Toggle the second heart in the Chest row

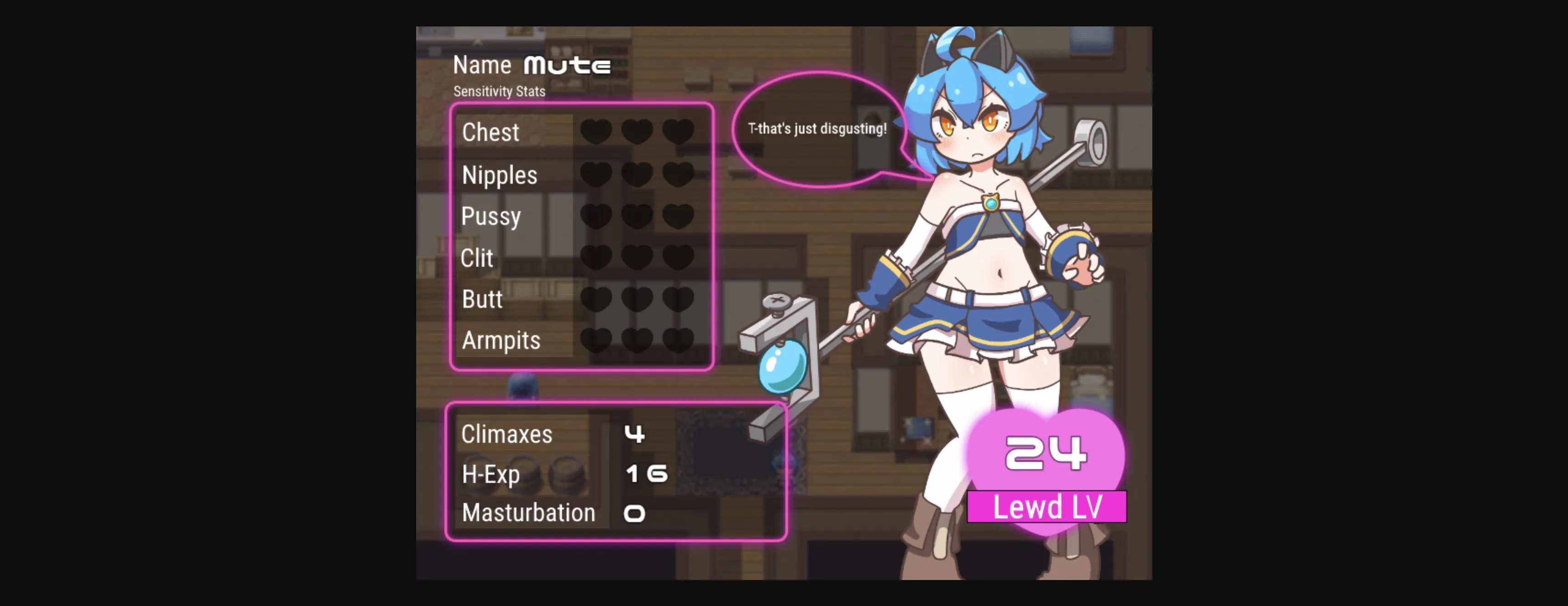click(x=638, y=131)
